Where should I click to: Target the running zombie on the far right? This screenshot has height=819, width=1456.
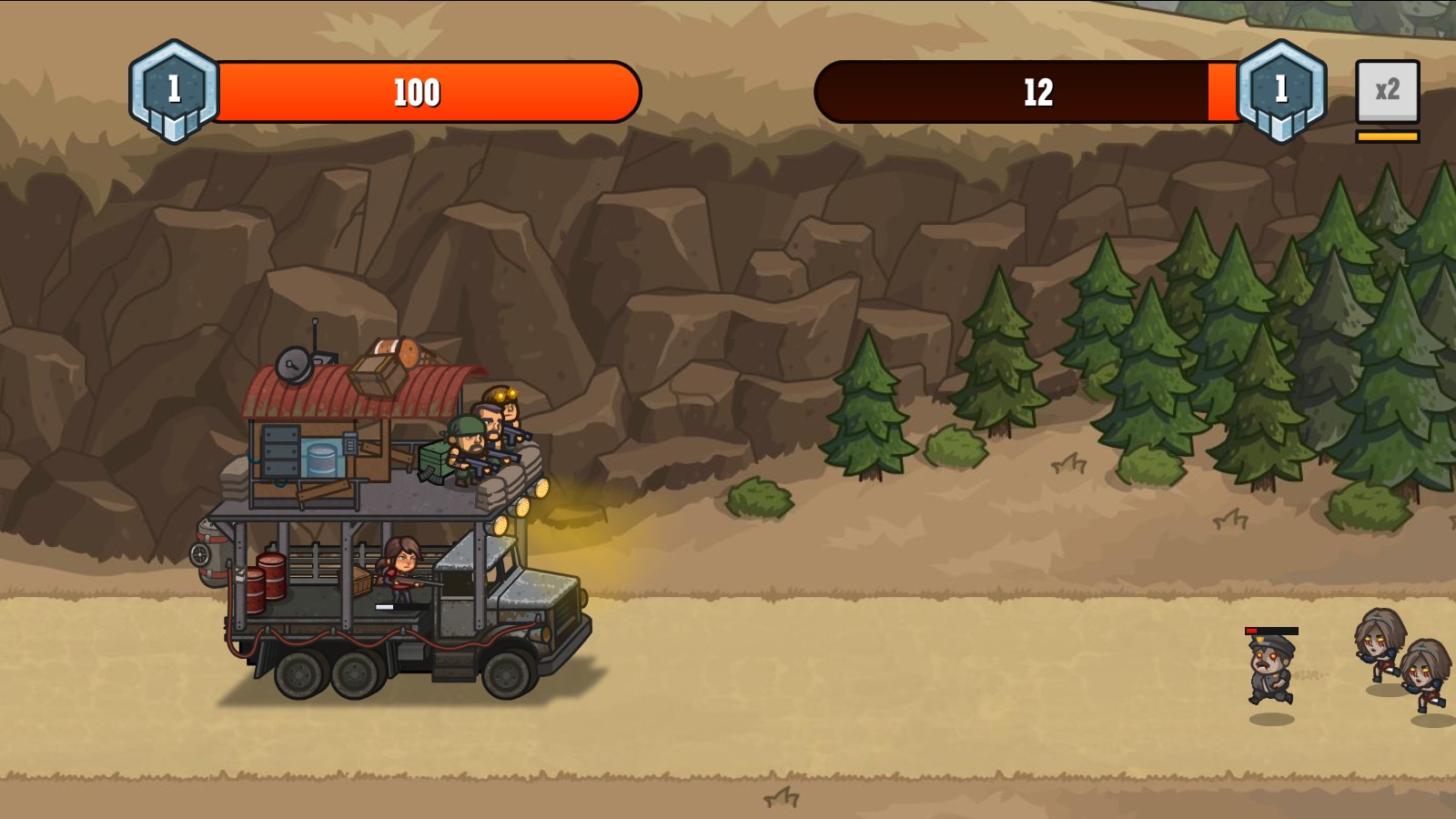1424,676
